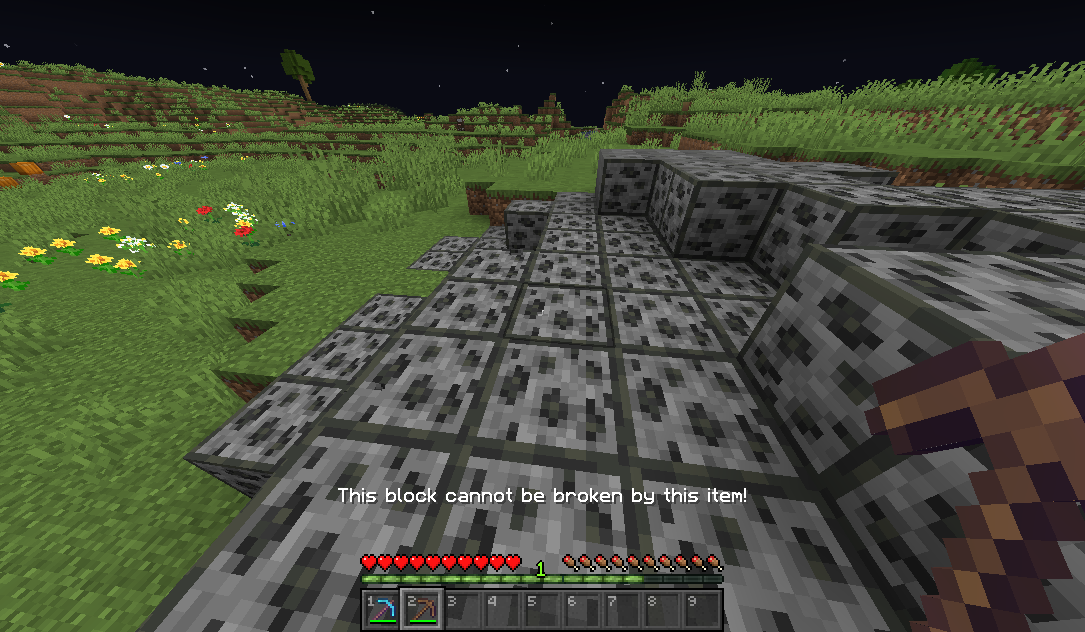Select the diamond pickaxe in slot 1
Viewport: 1085px width, 632px height.
click(x=382, y=608)
